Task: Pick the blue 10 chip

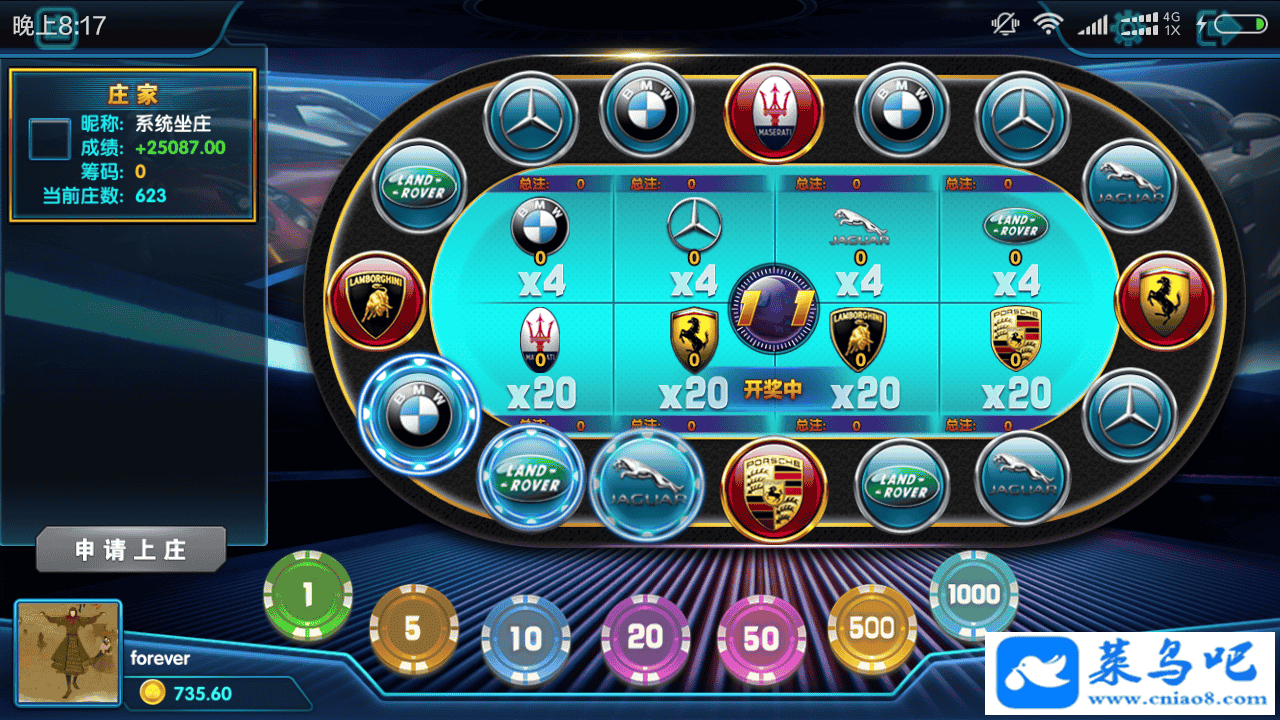Action: [526, 639]
